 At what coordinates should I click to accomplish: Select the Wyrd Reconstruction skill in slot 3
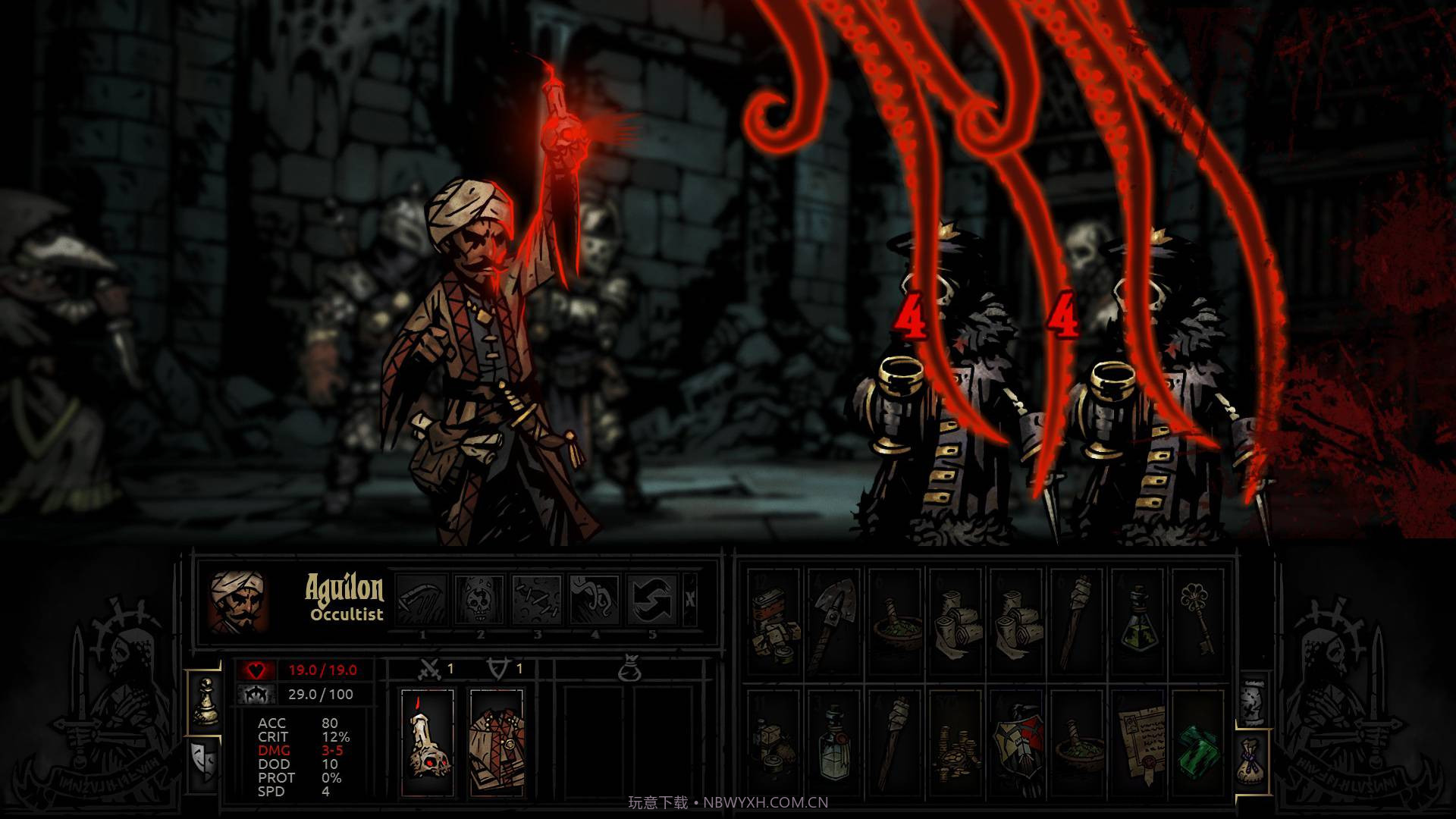538,601
